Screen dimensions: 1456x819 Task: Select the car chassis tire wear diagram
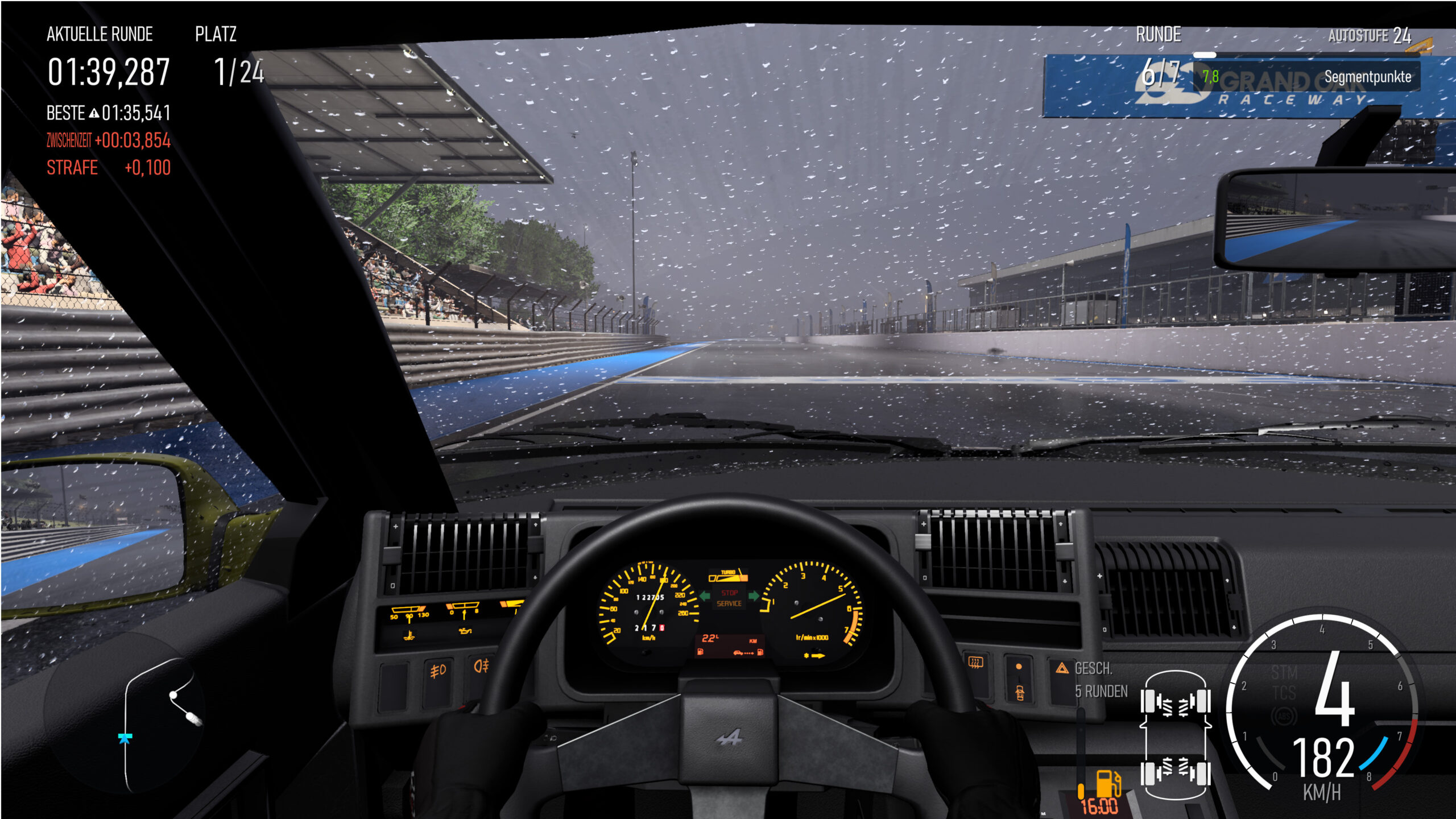pyautogui.click(x=1175, y=736)
